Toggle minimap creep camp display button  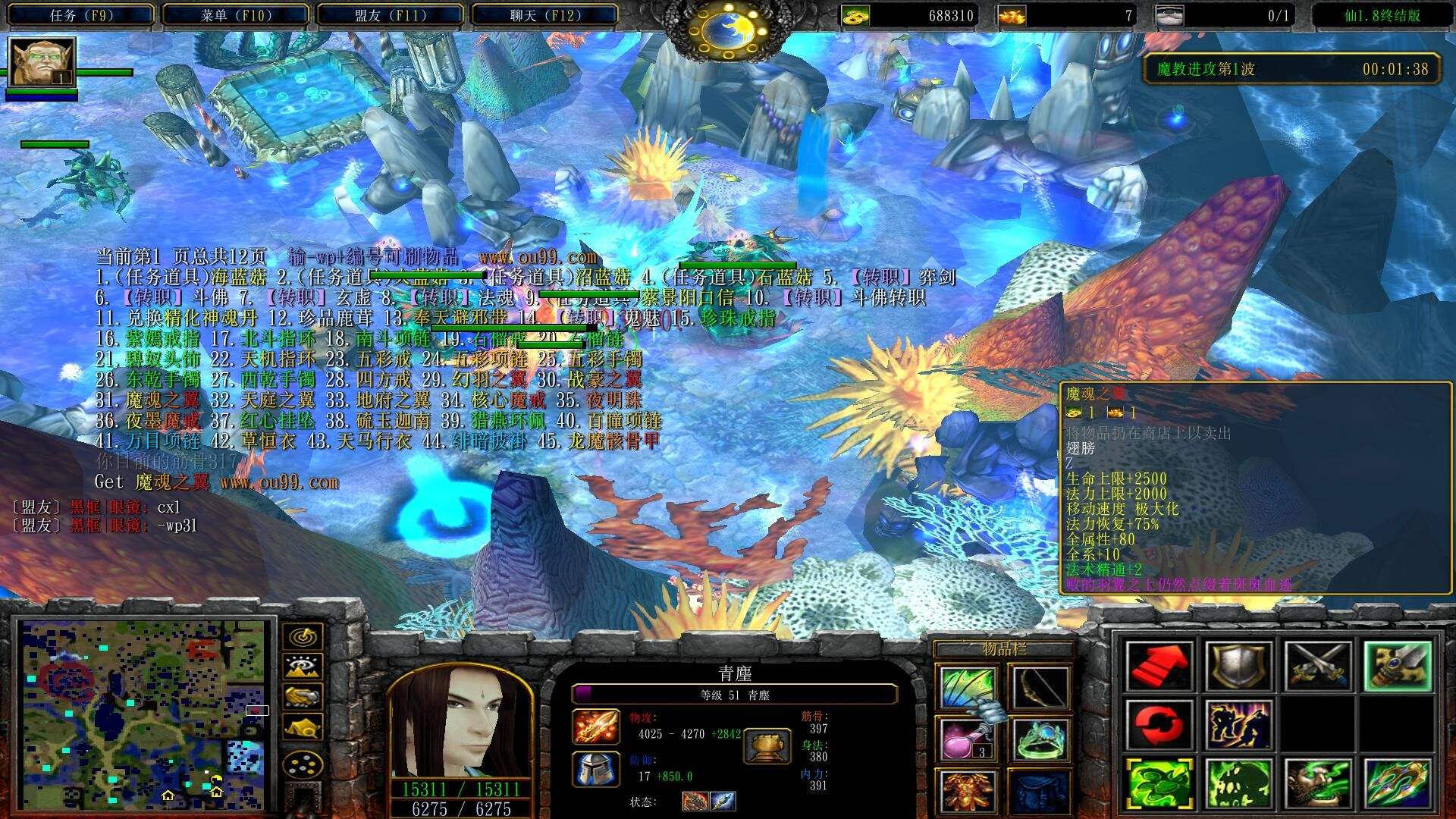click(x=303, y=727)
